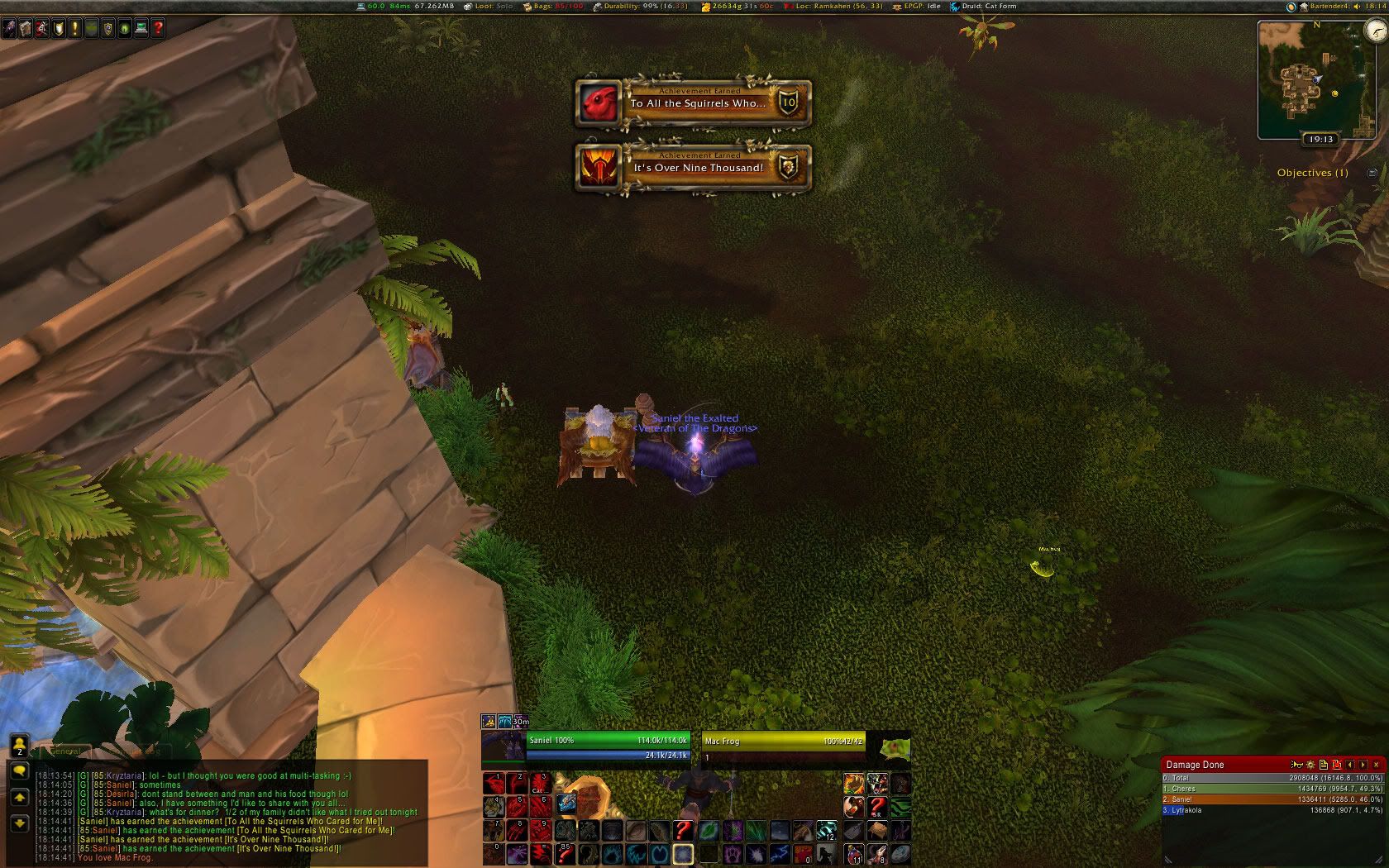1389x868 pixels.
Task: Activate the highlighted glowing orb ability
Action: 683,853
